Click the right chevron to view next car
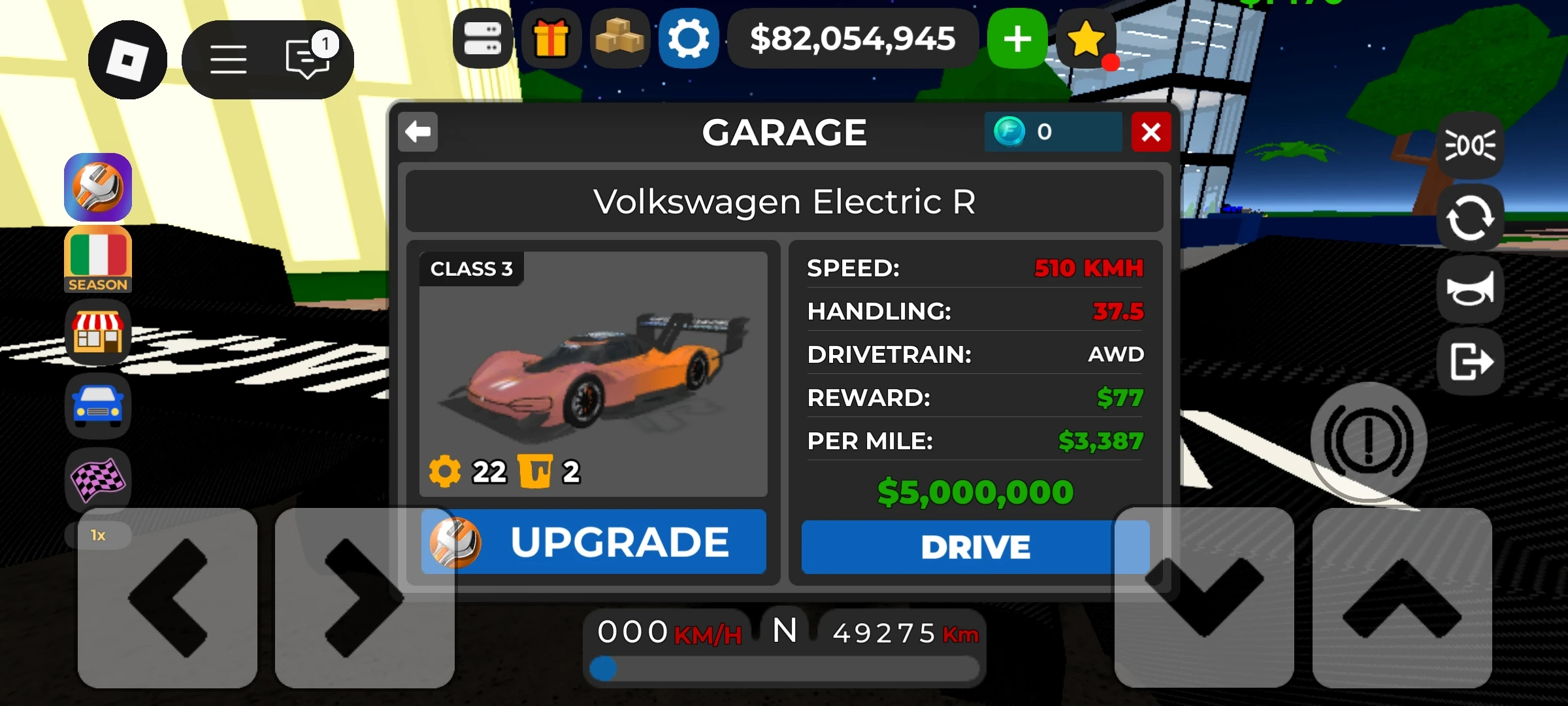The image size is (1568, 706). (x=364, y=598)
